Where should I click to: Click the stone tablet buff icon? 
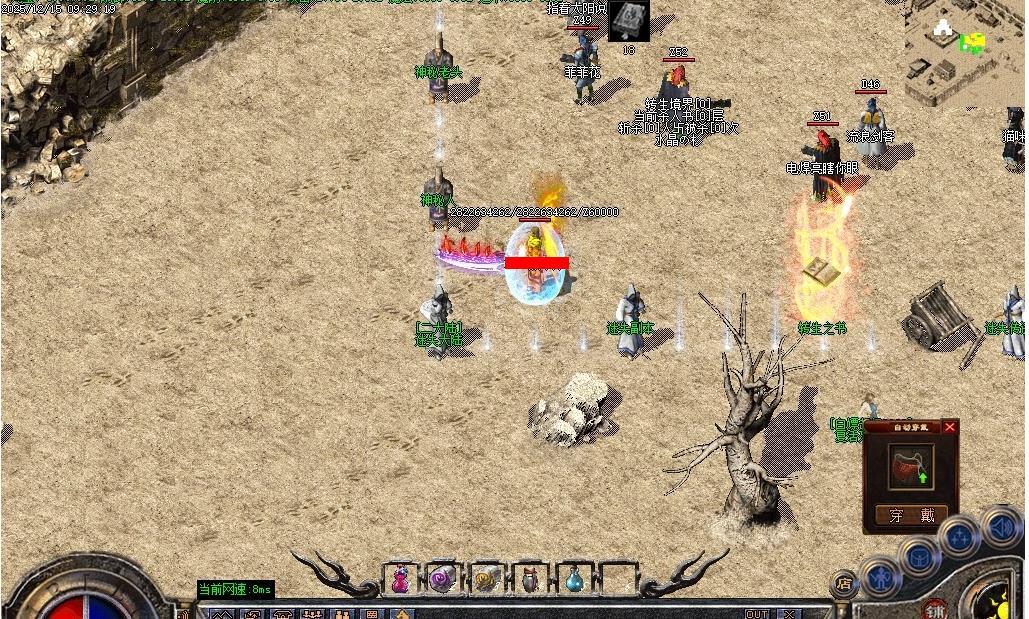[x=629, y=18]
